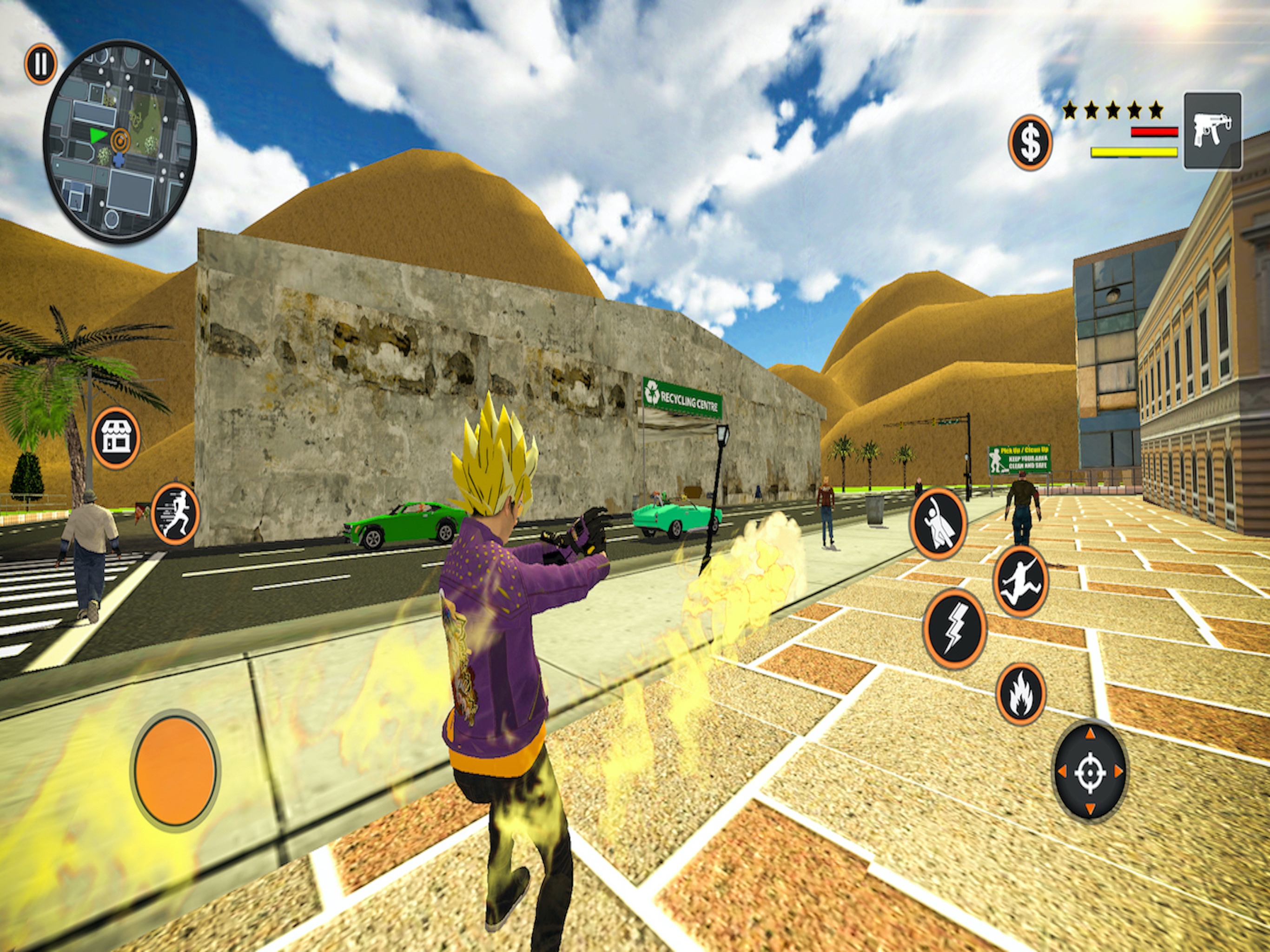Open the shop storefront icon
This screenshot has width=1270, height=952.
pos(115,437)
